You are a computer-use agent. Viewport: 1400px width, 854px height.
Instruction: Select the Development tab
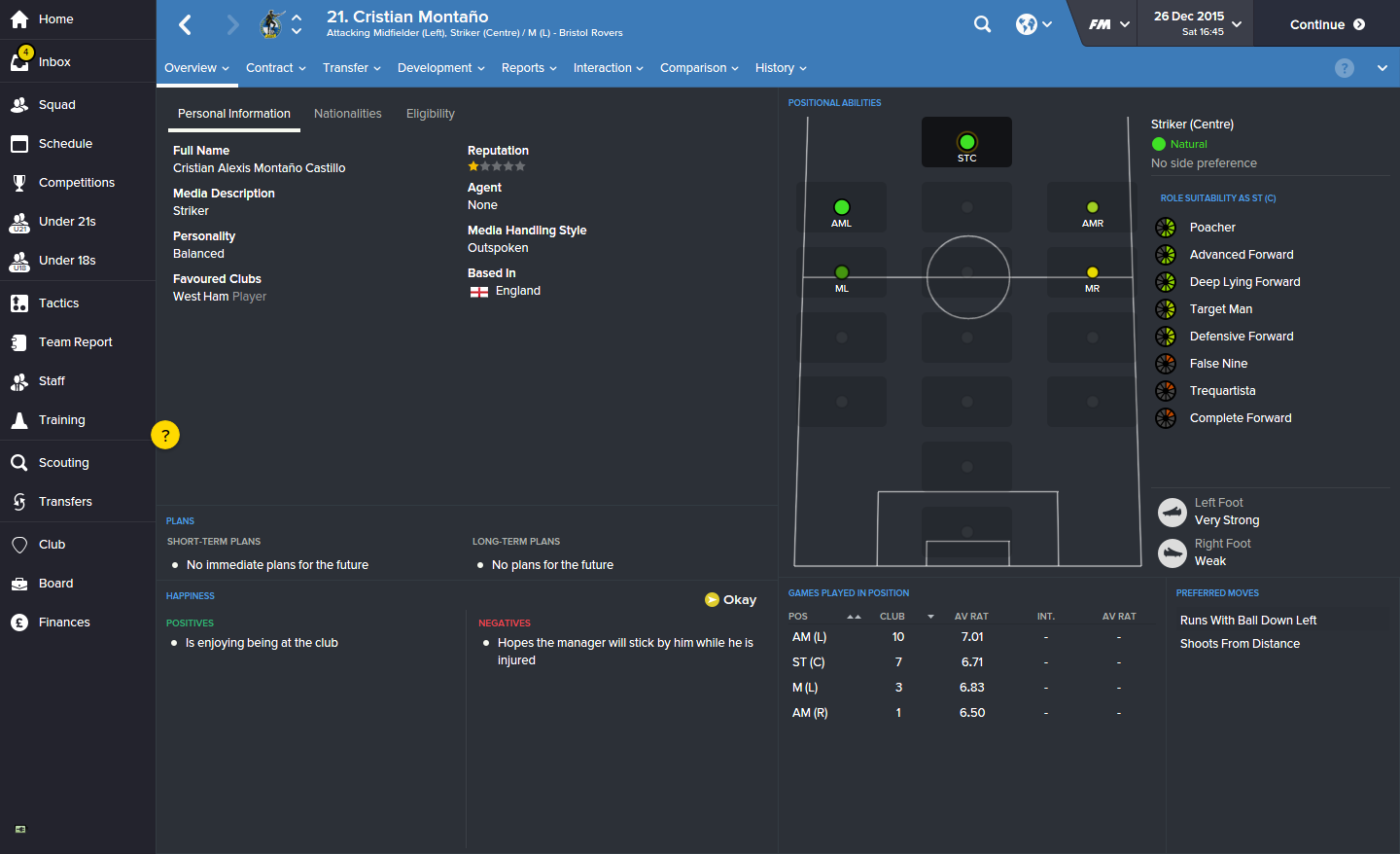coord(435,68)
